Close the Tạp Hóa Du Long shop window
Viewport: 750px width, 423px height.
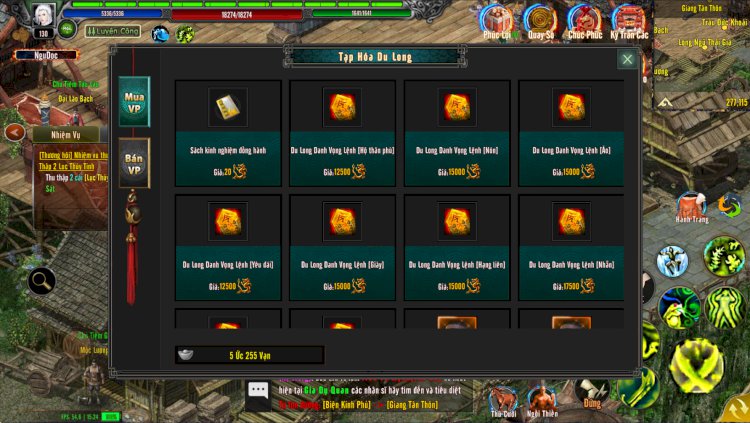coord(627,59)
